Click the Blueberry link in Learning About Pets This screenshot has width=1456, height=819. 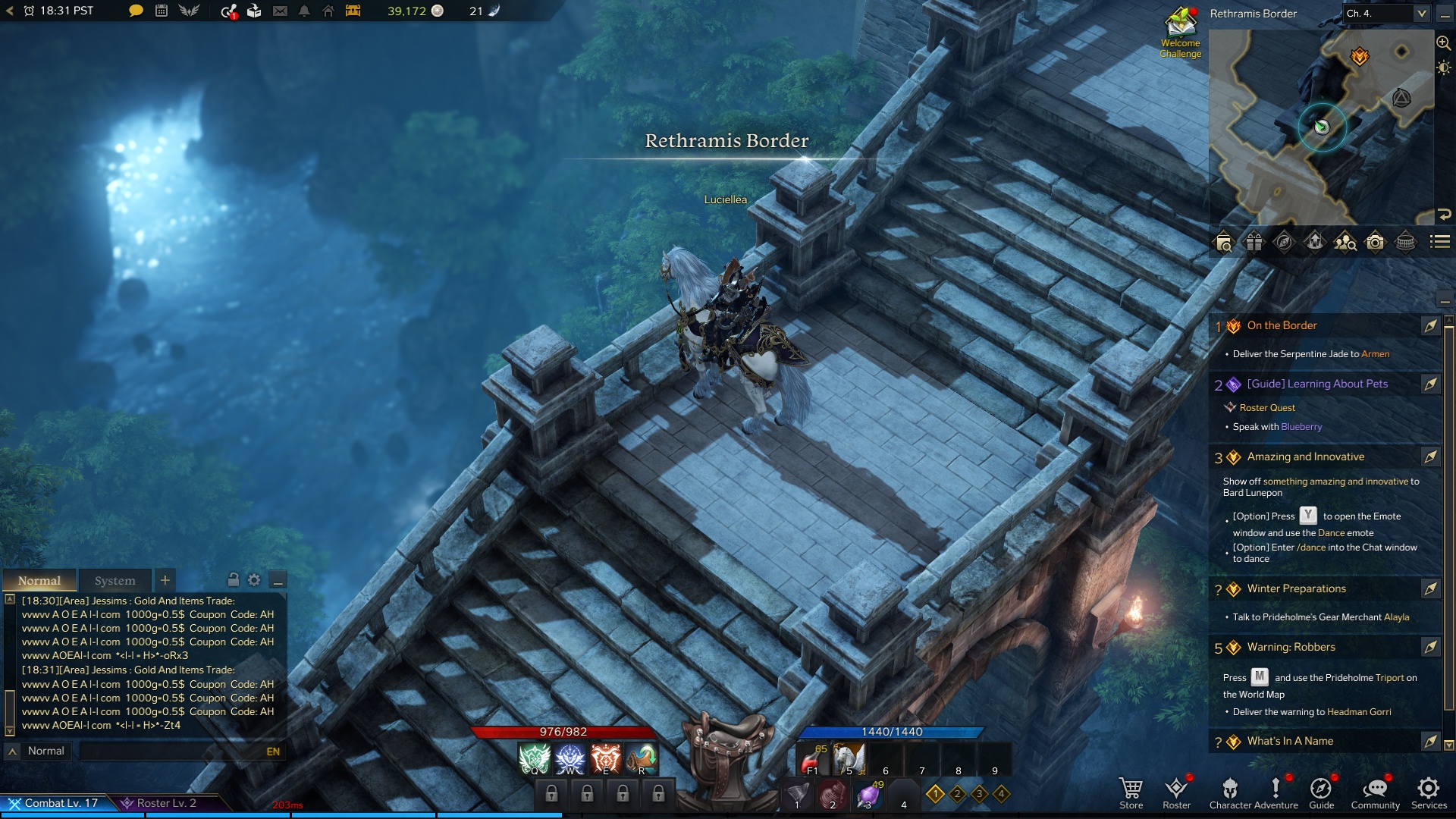1303,427
